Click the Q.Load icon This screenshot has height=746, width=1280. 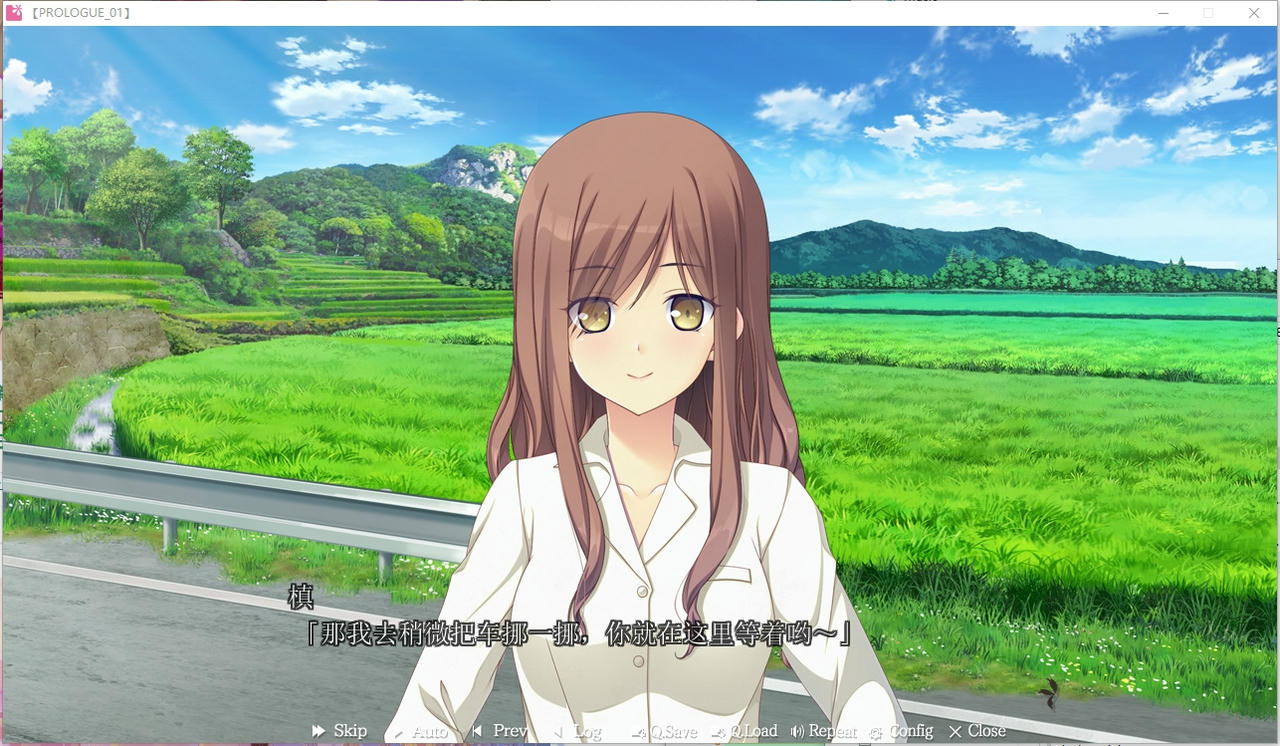[x=716, y=731]
